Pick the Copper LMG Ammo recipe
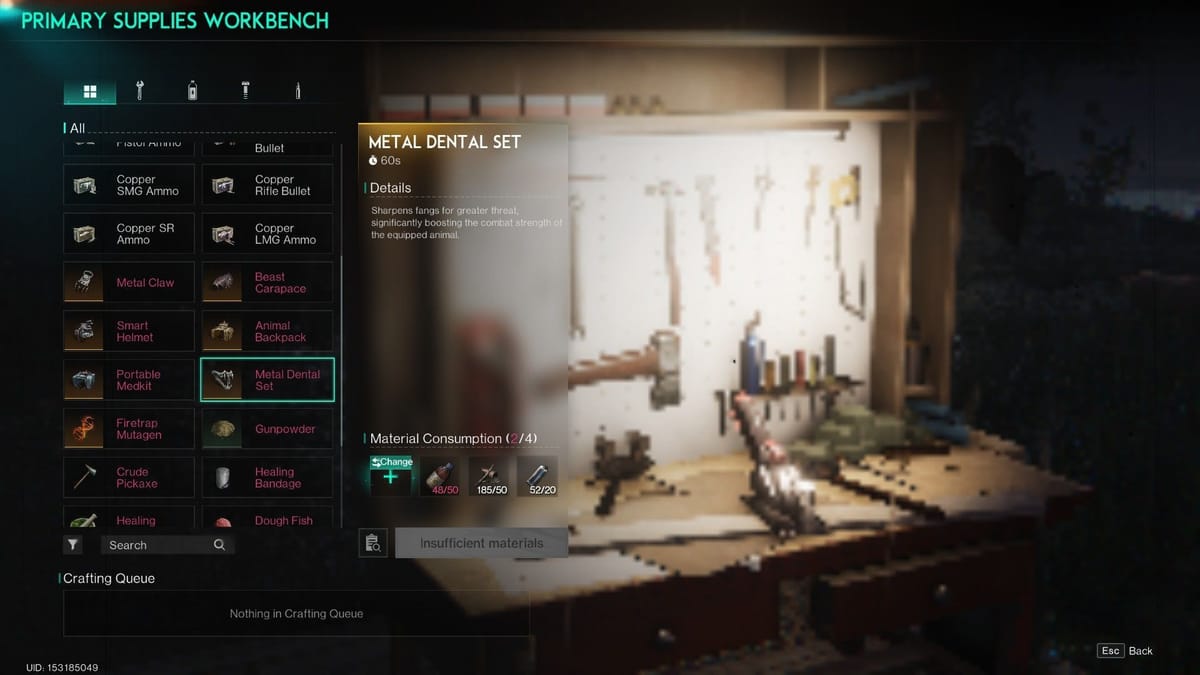Image resolution: width=1200 pixels, height=675 pixels. click(x=267, y=234)
